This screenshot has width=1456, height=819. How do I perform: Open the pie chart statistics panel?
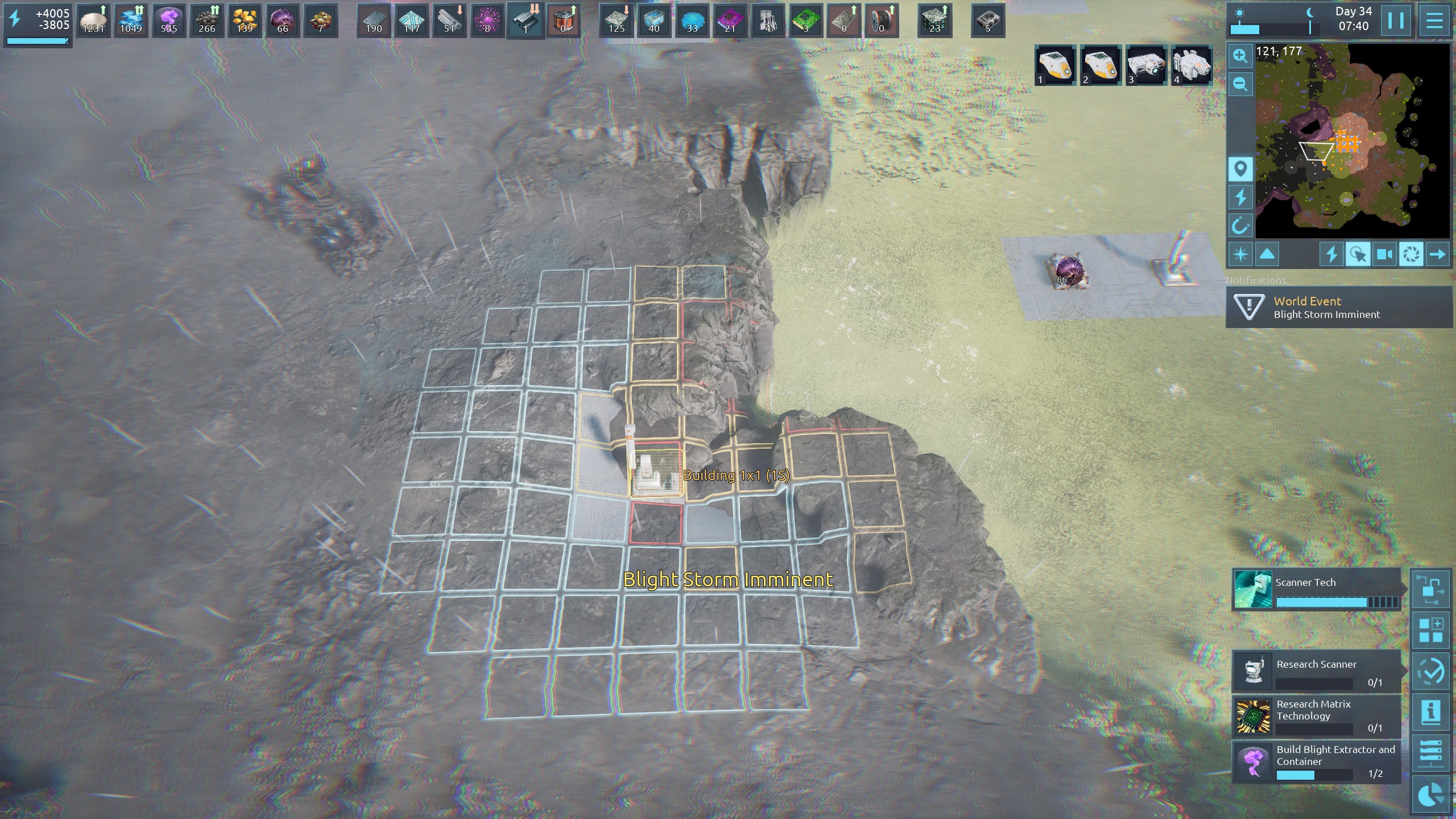point(1431,795)
